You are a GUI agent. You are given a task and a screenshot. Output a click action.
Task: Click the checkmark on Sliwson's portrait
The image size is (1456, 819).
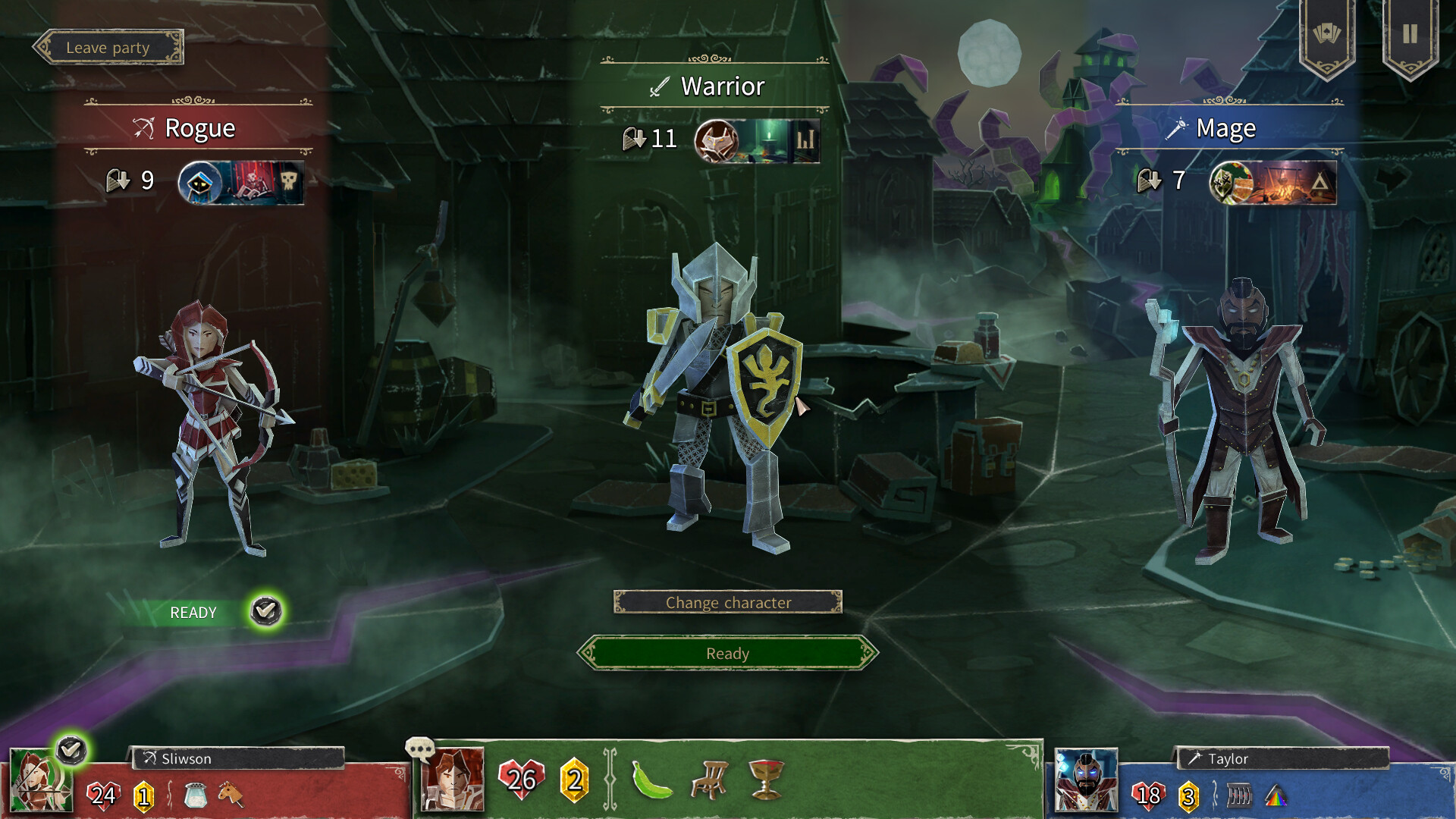click(70, 750)
